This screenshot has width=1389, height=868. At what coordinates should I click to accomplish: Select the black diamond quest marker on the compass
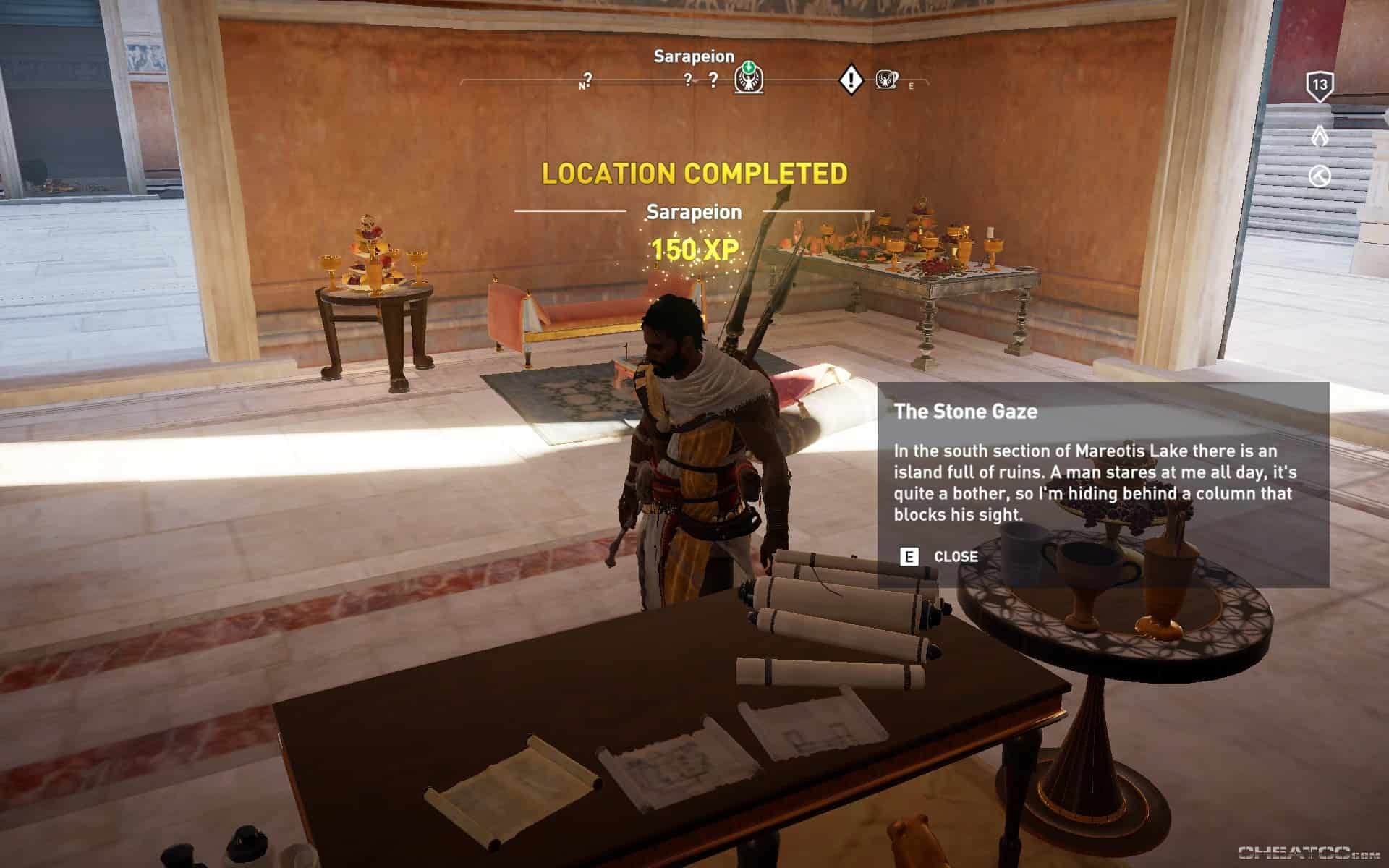click(851, 79)
